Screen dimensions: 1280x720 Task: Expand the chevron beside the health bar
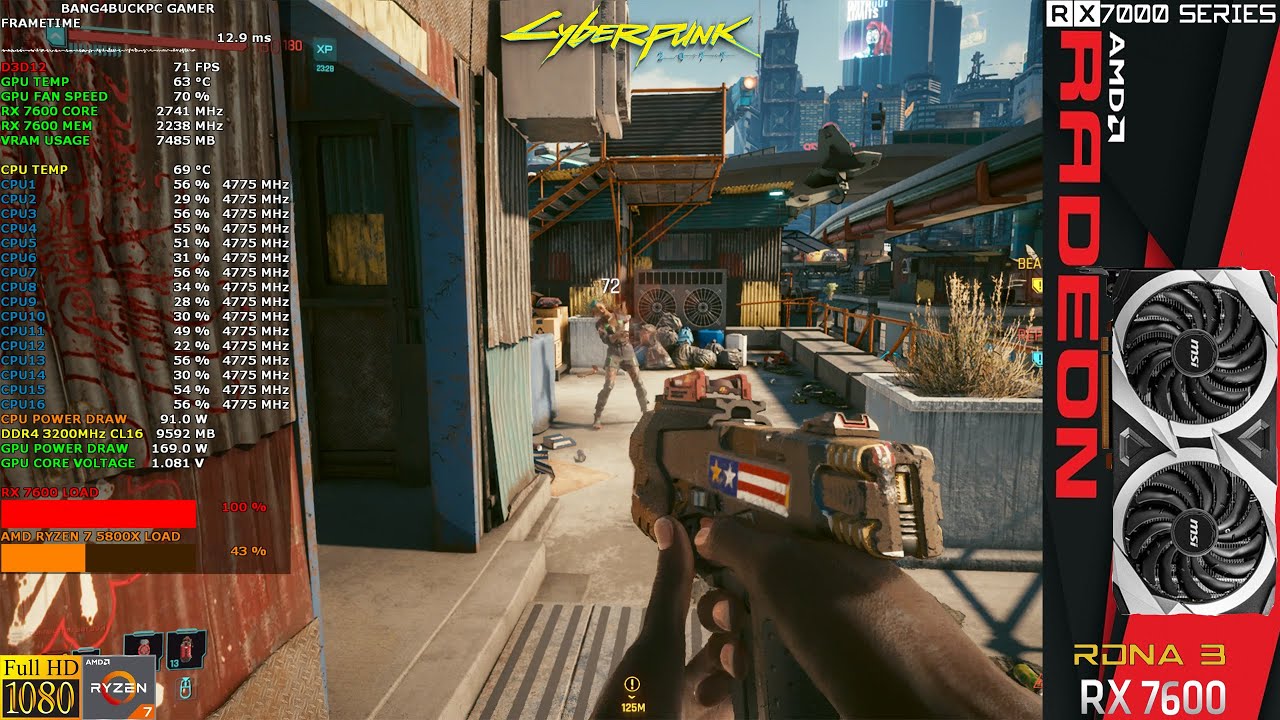[55, 37]
